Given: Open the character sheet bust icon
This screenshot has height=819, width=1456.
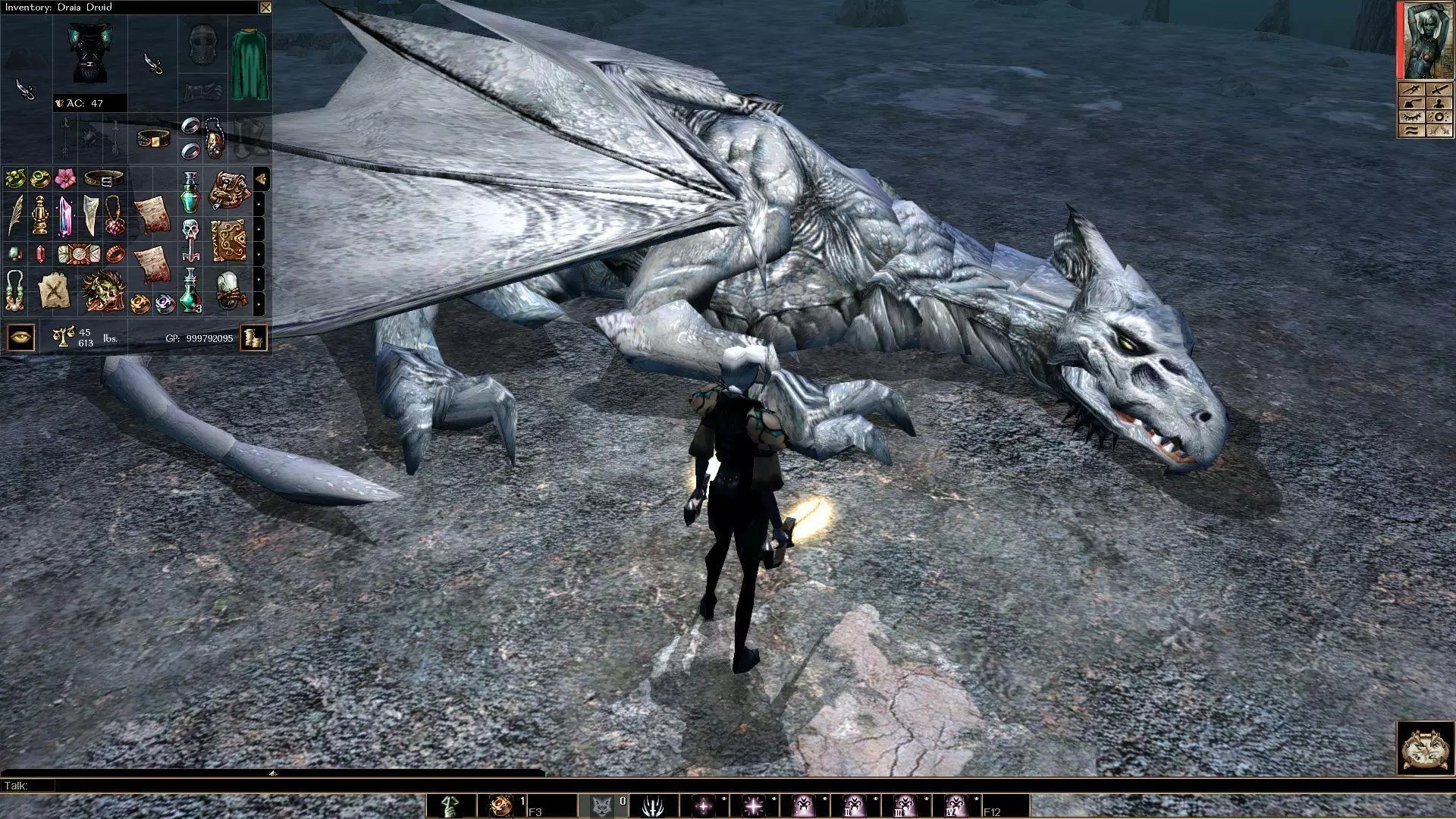Looking at the screenshot, I should (1439, 103).
